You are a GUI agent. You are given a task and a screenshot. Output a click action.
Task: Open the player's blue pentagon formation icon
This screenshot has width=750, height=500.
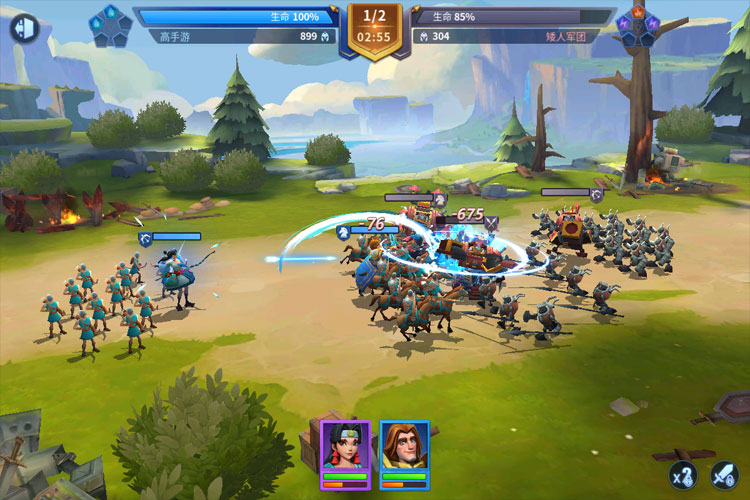111,25
